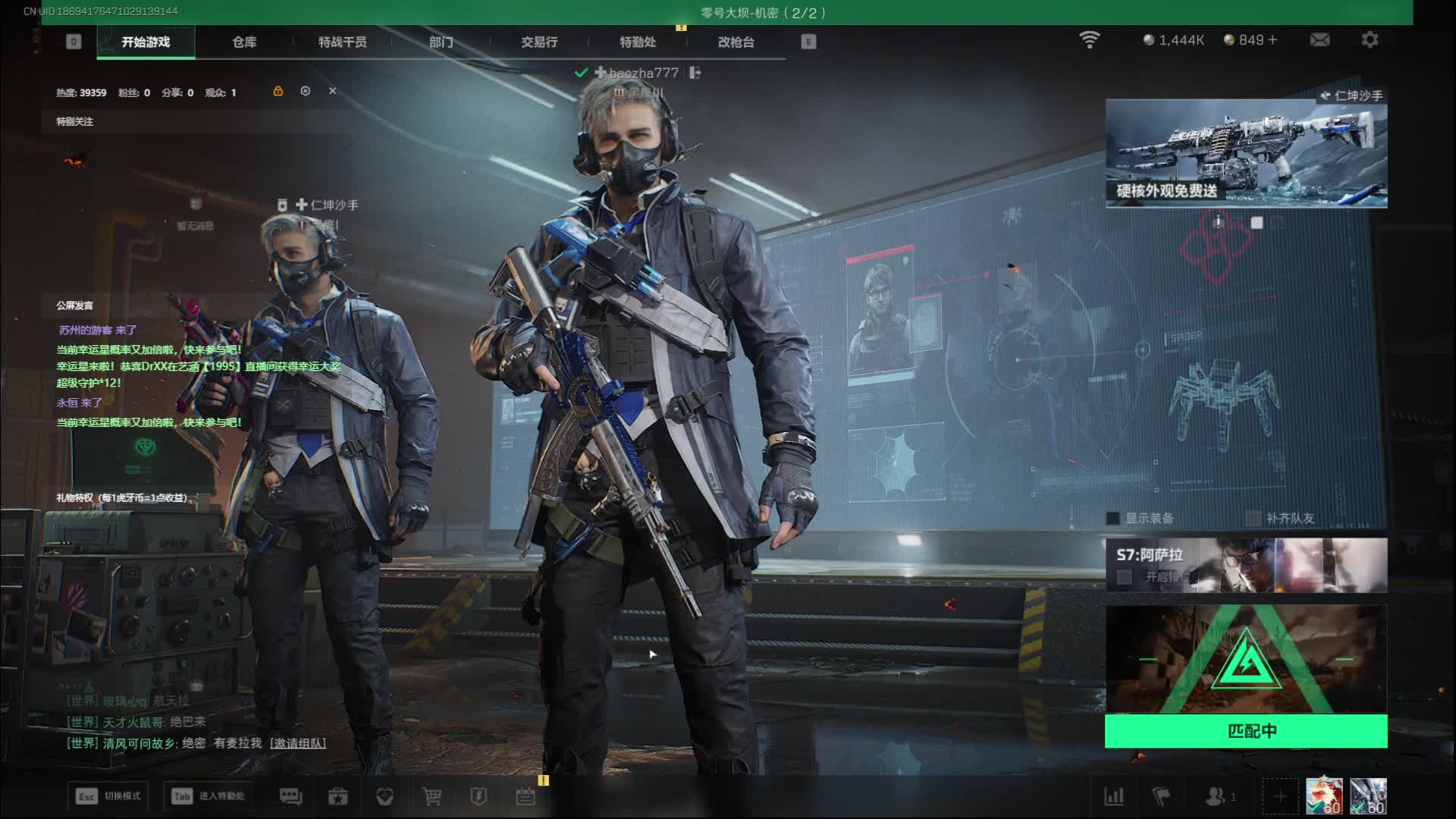The width and height of the screenshot is (1456, 819).
Task: Open the mail envelope inbox
Action: click(x=1319, y=39)
